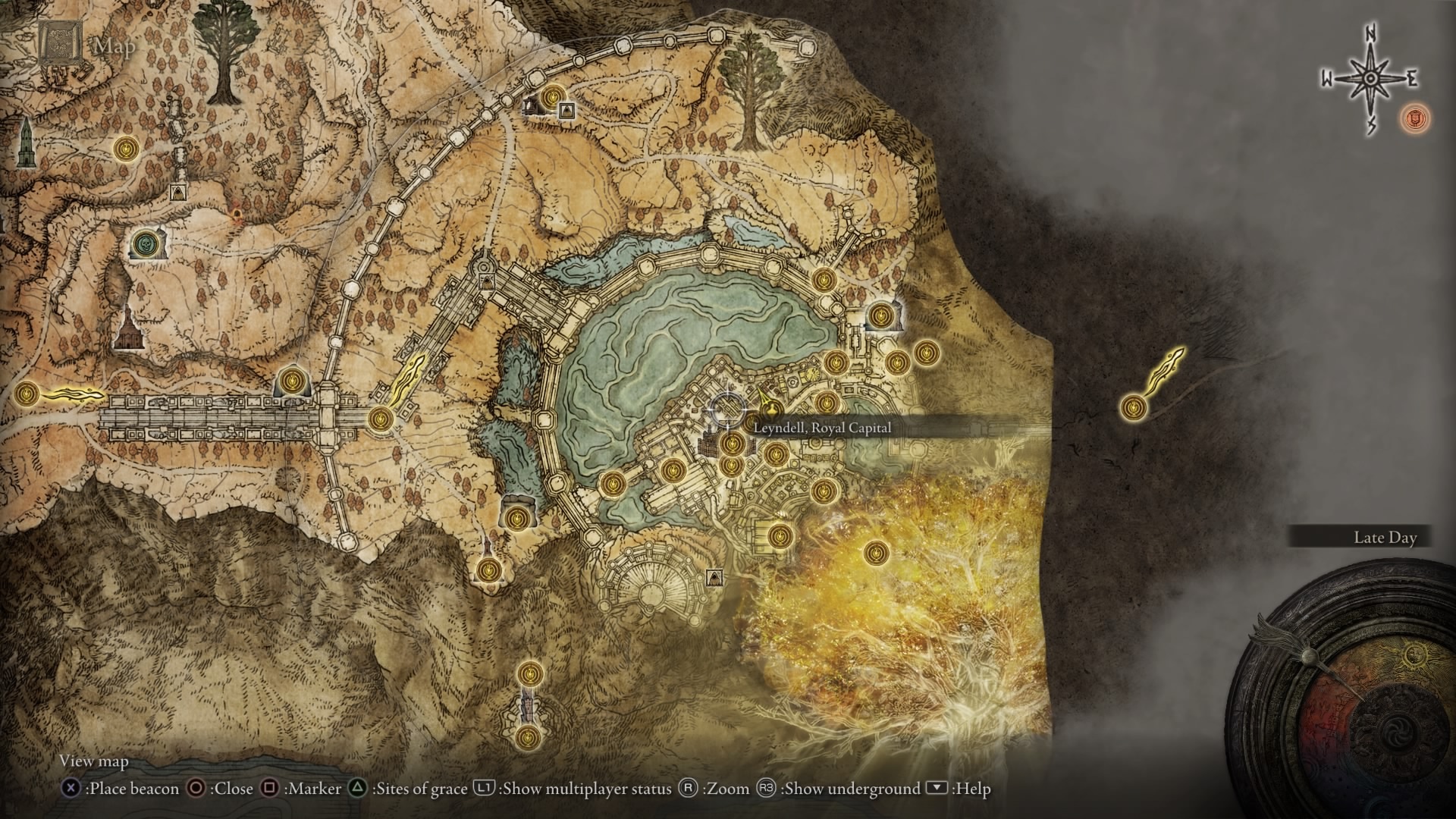The width and height of the screenshot is (1456, 819).
Task: Toggle Show underground with the R3 prompt
Action: coord(764,789)
